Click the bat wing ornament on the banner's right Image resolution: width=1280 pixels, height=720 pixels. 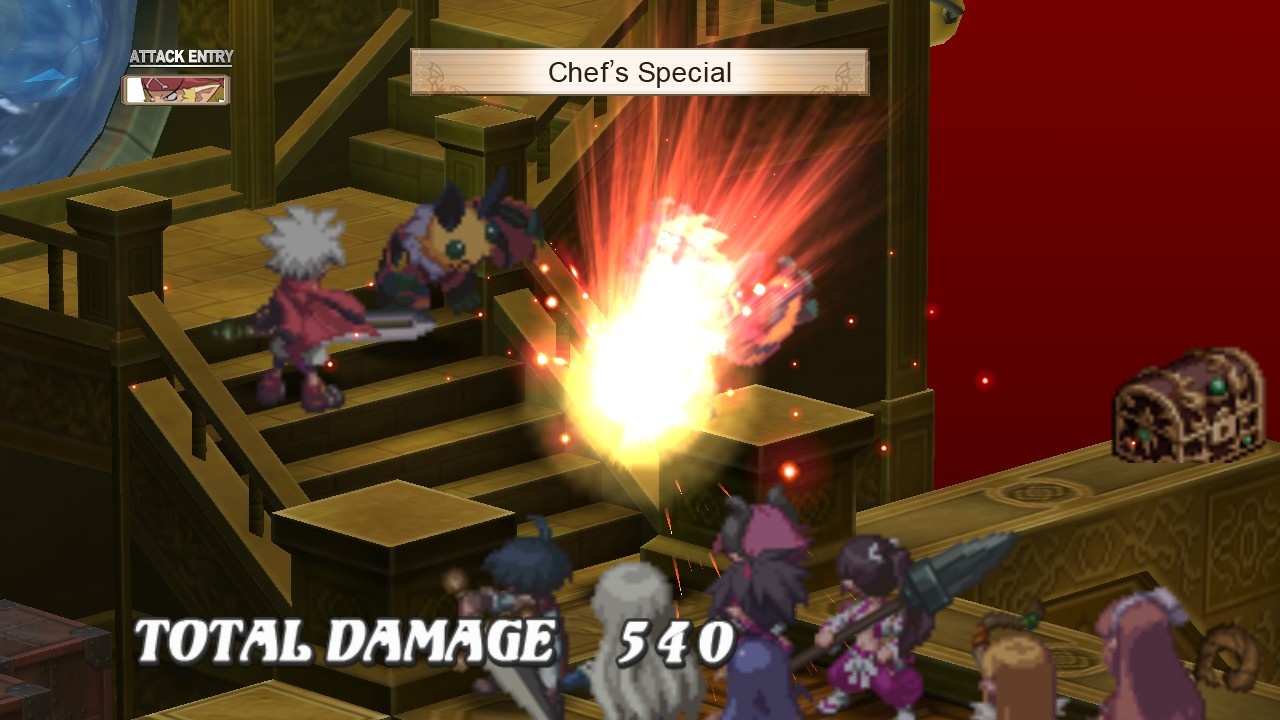tap(847, 71)
